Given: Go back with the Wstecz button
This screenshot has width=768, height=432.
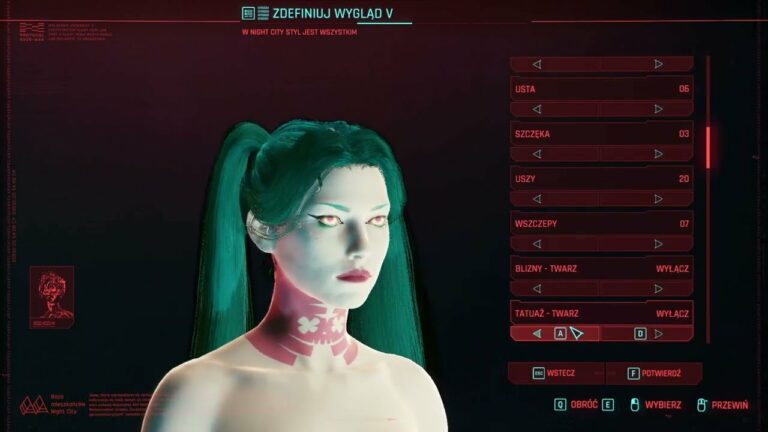Looking at the screenshot, I should [x=555, y=373].
